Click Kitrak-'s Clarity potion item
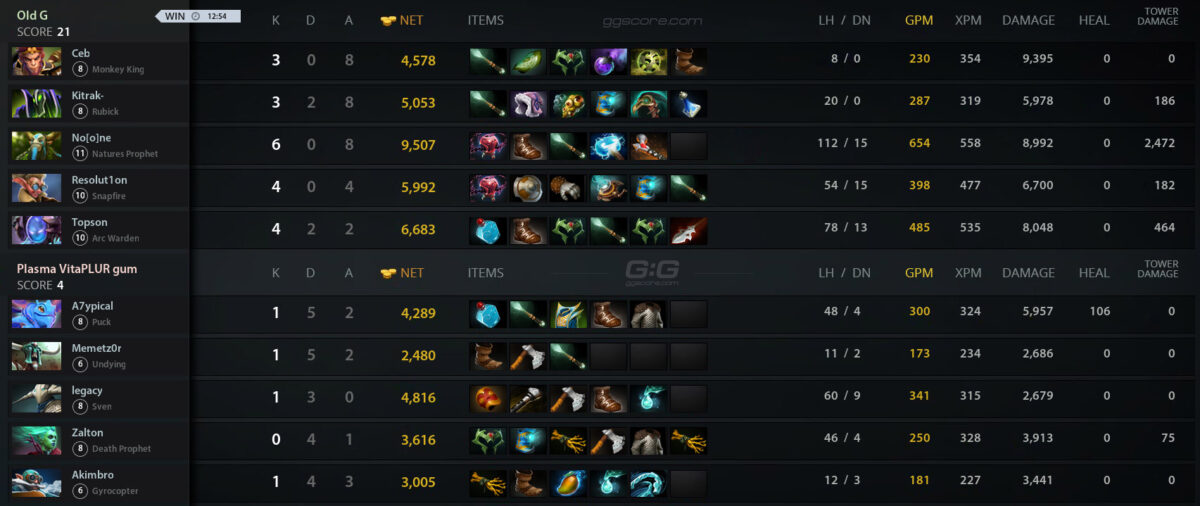The height and width of the screenshot is (506, 1200). (689, 103)
